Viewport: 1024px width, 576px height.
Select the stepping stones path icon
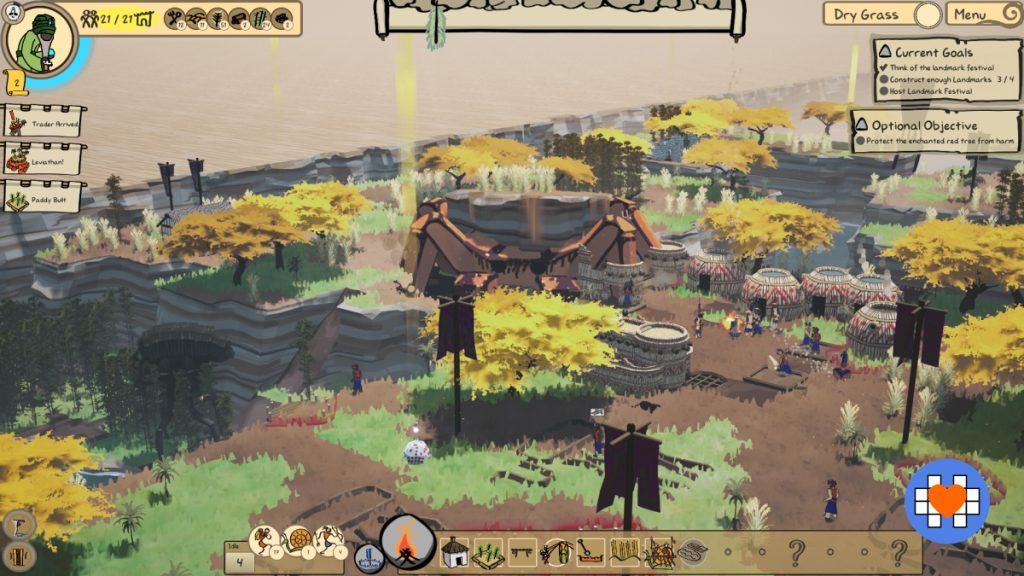point(692,552)
